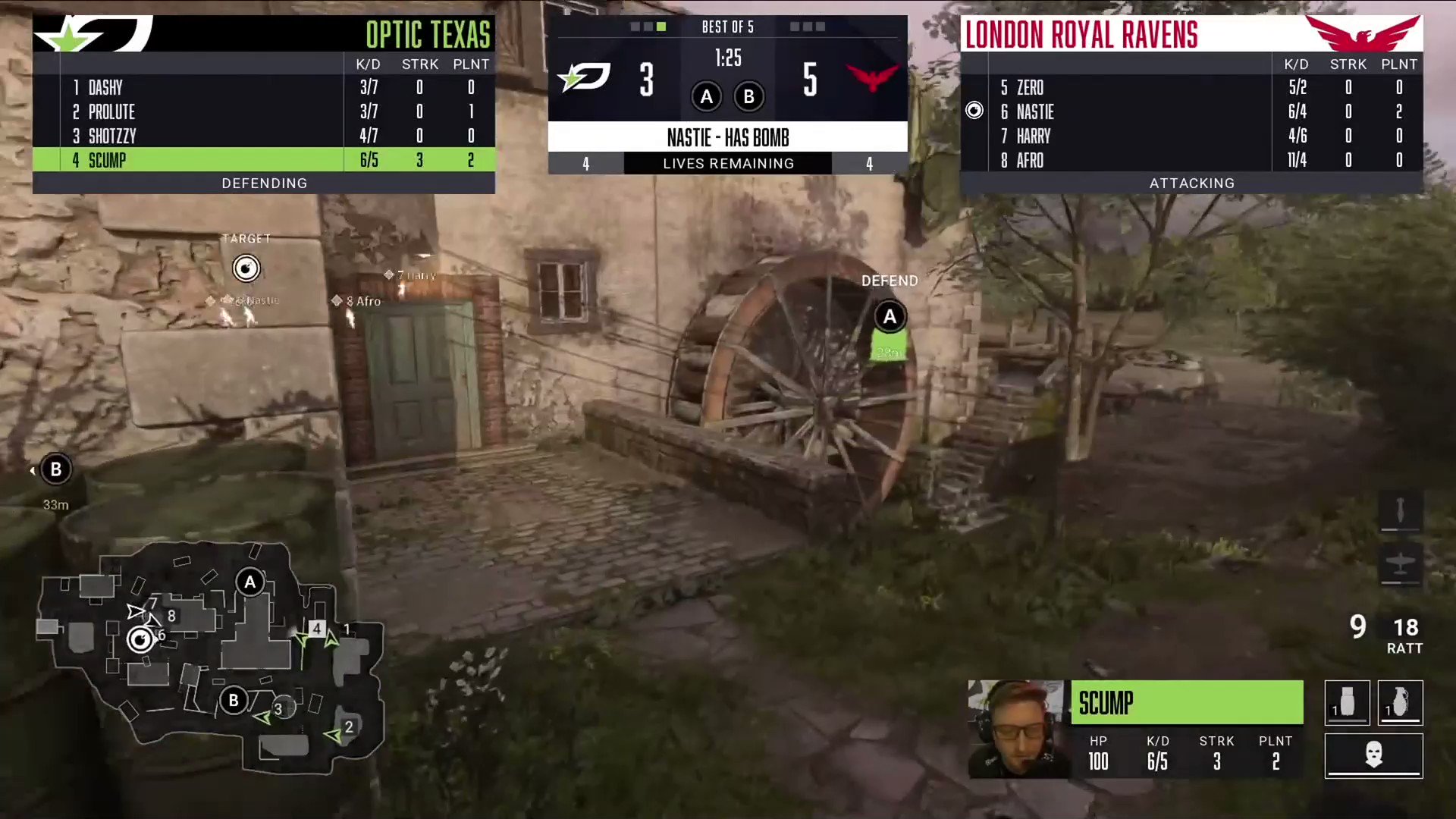Toggle the B bombsite marker on scoreboard
Image resolution: width=1456 pixels, height=819 pixels.
(748, 96)
